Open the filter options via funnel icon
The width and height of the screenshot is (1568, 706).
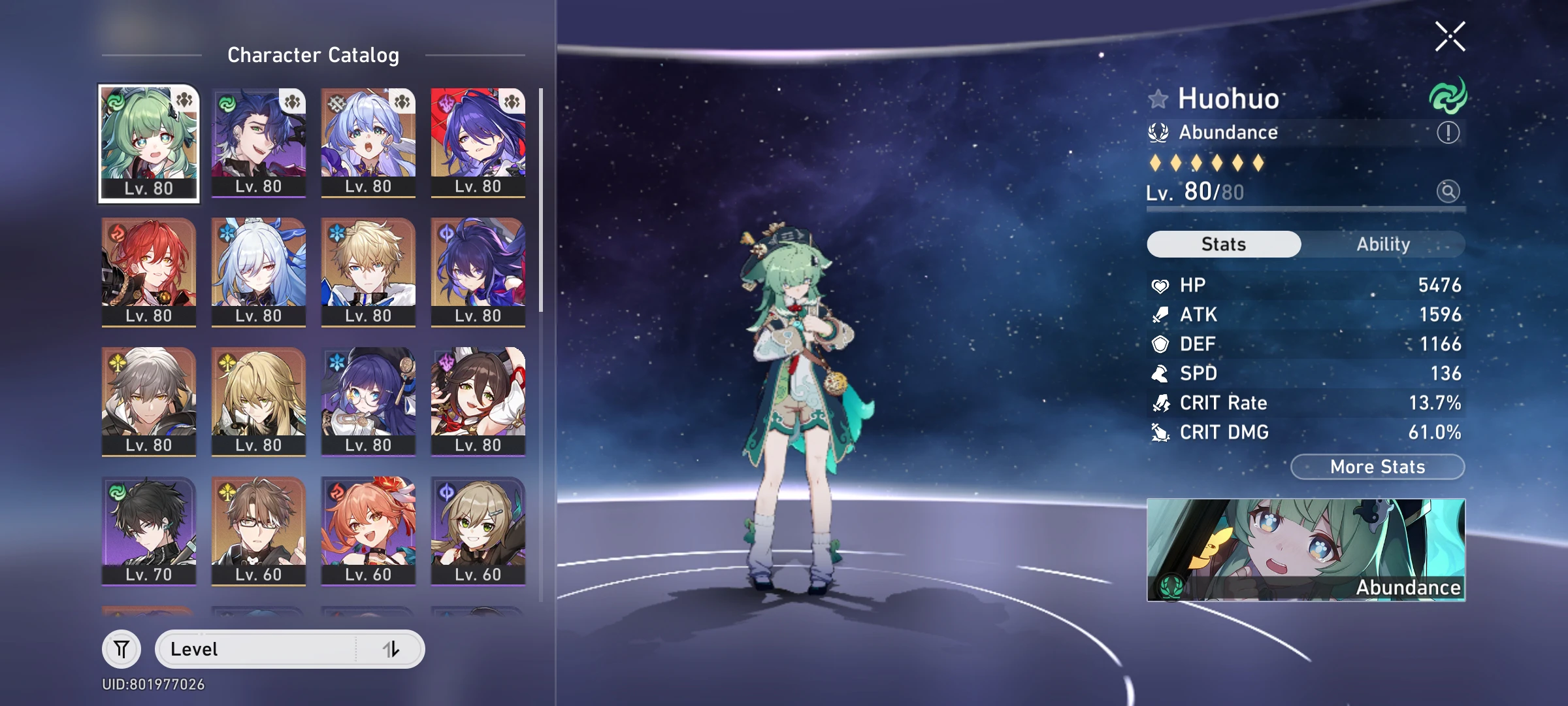click(121, 648)
